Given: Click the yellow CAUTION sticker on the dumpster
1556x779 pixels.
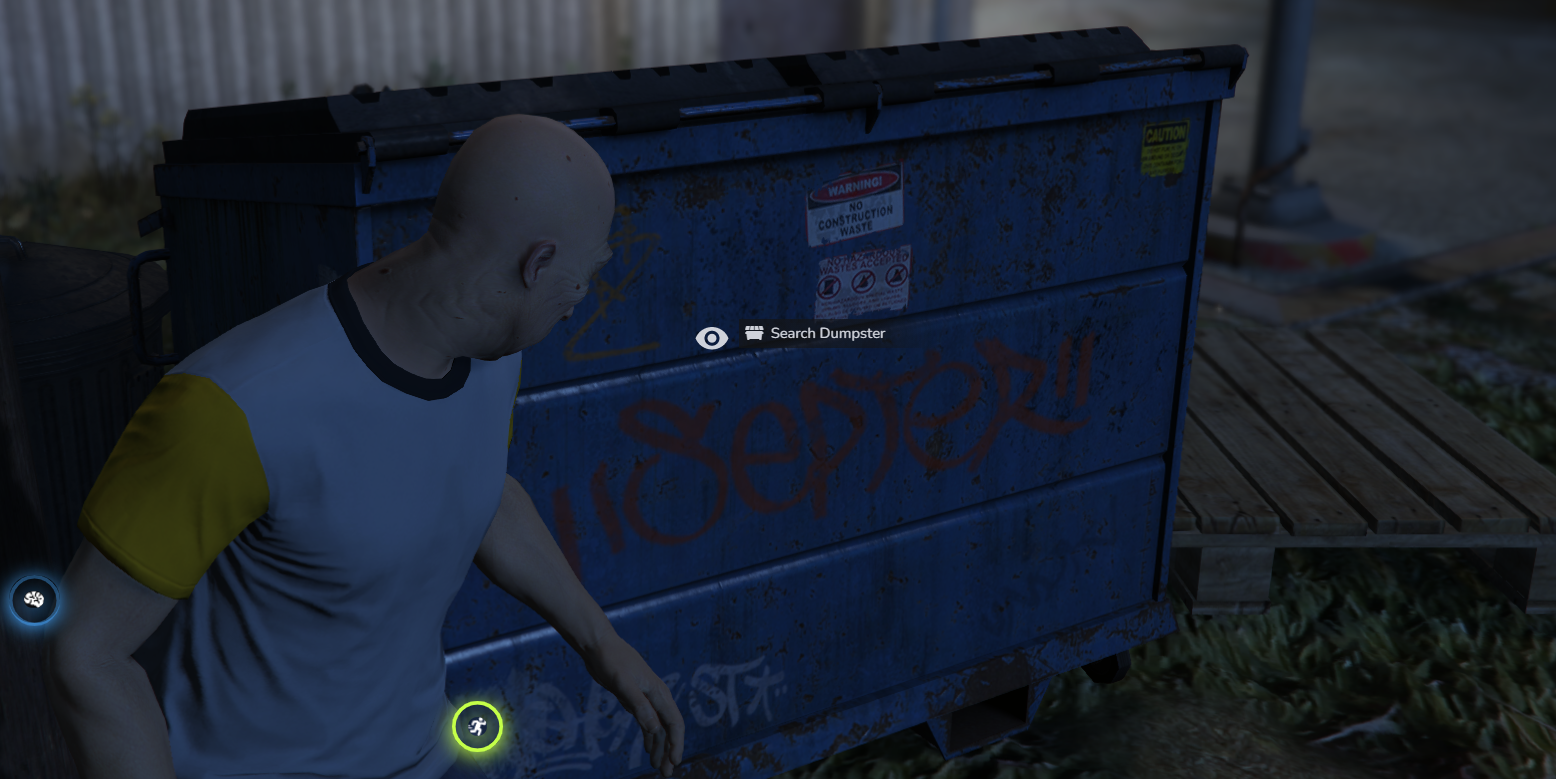Looking at the screenshot, I should click(x=1166, y=145).
